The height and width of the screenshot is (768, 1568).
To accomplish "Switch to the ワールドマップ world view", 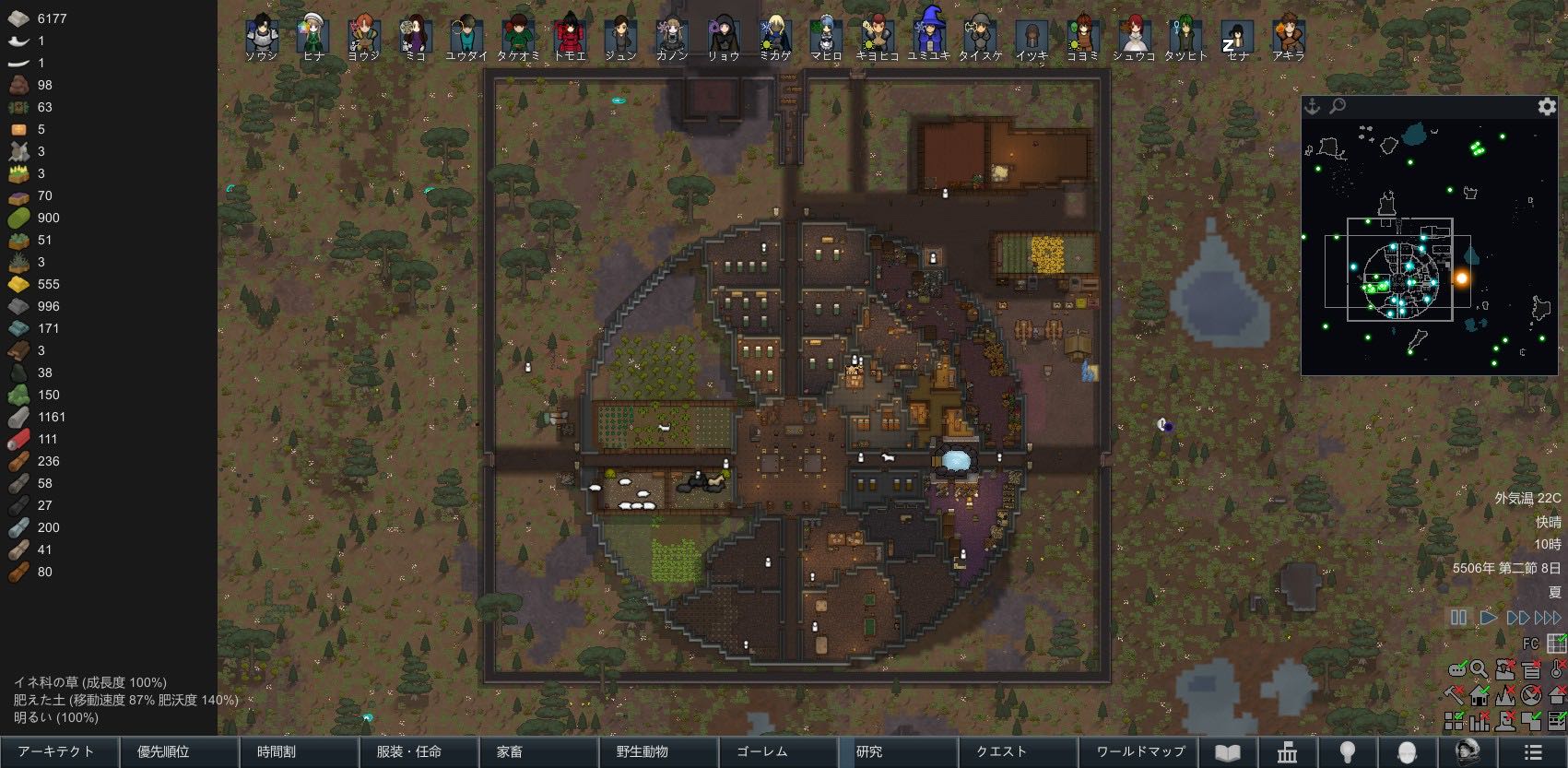I will [x=1139, y=752].
